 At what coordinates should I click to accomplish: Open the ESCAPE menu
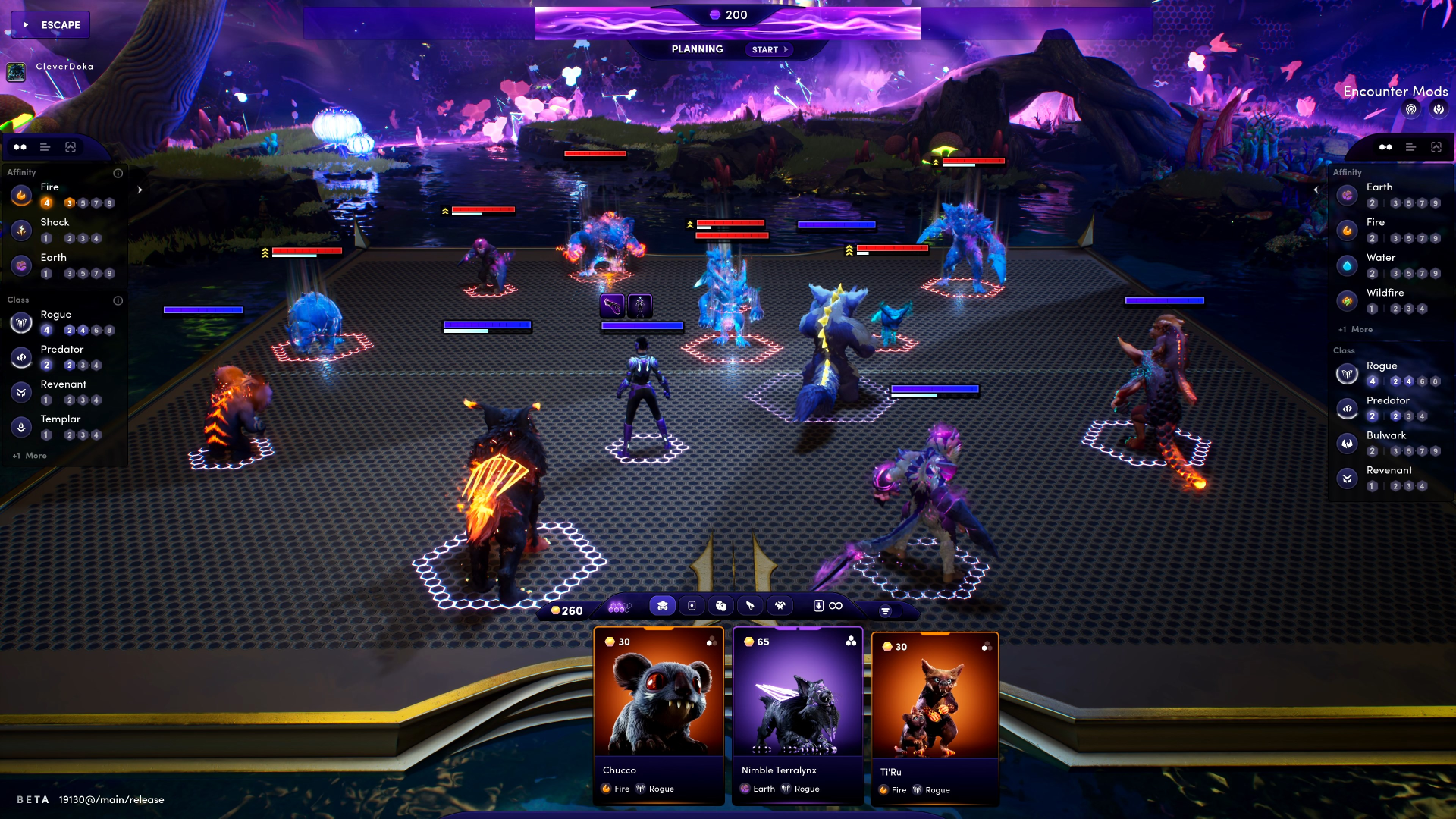[51, 24]
